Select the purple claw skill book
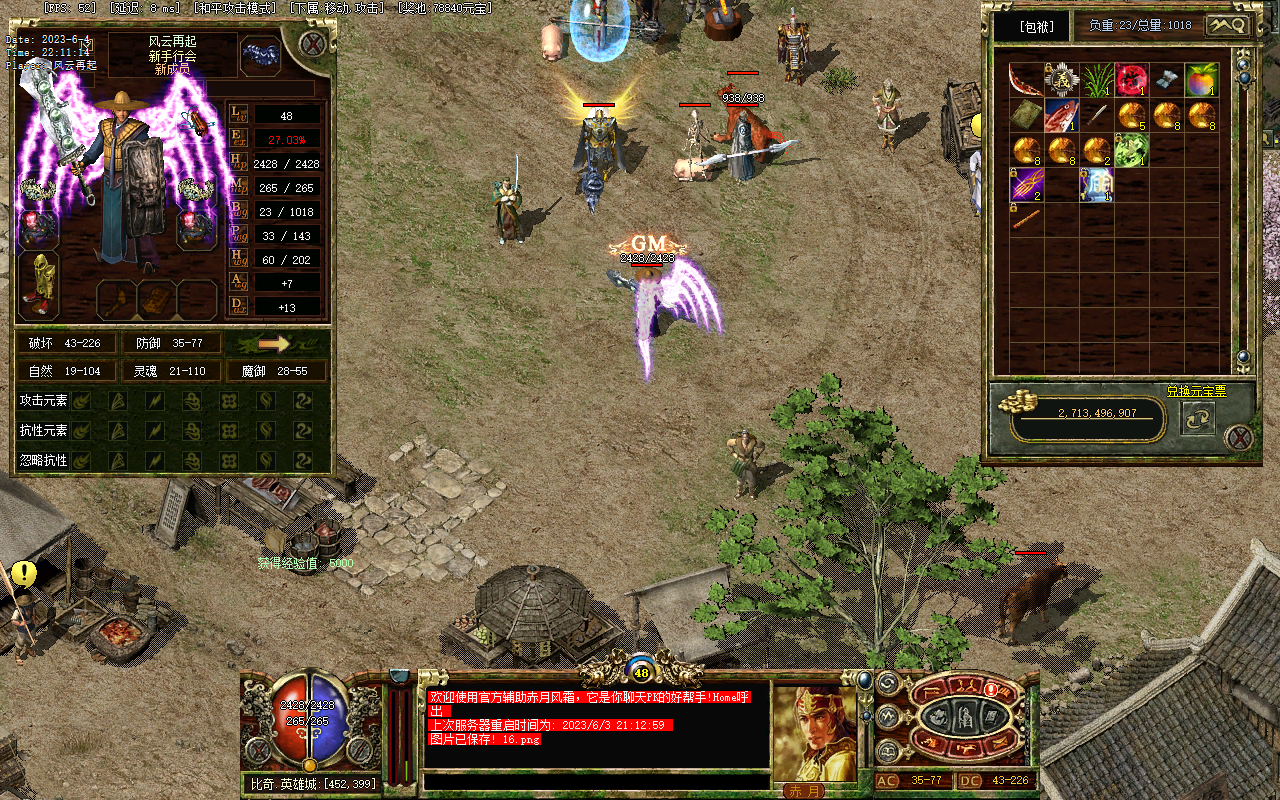 [1026, 185]
